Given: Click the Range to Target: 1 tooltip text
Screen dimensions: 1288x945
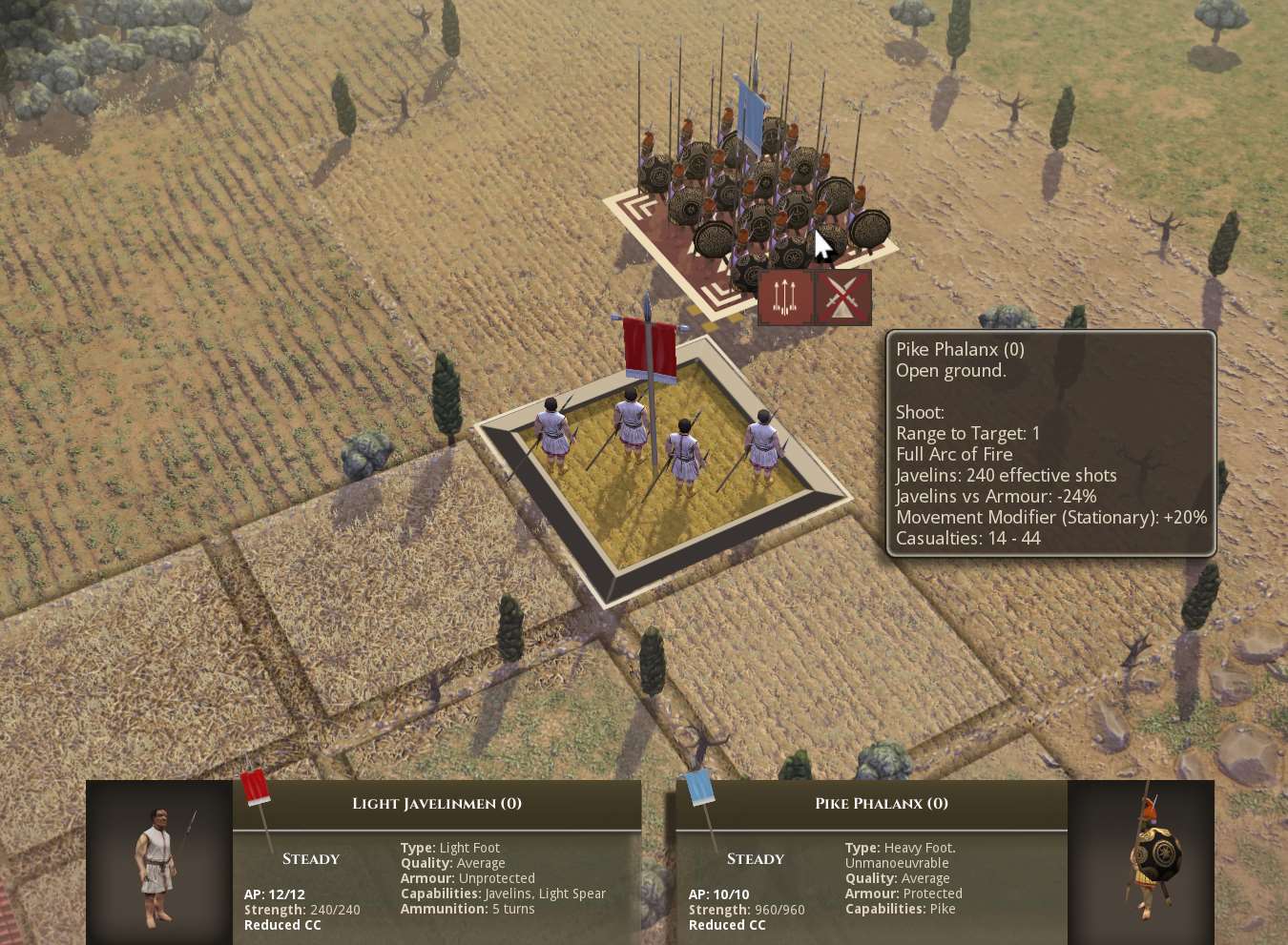Looking at the screenshot, I should point(967,432).
